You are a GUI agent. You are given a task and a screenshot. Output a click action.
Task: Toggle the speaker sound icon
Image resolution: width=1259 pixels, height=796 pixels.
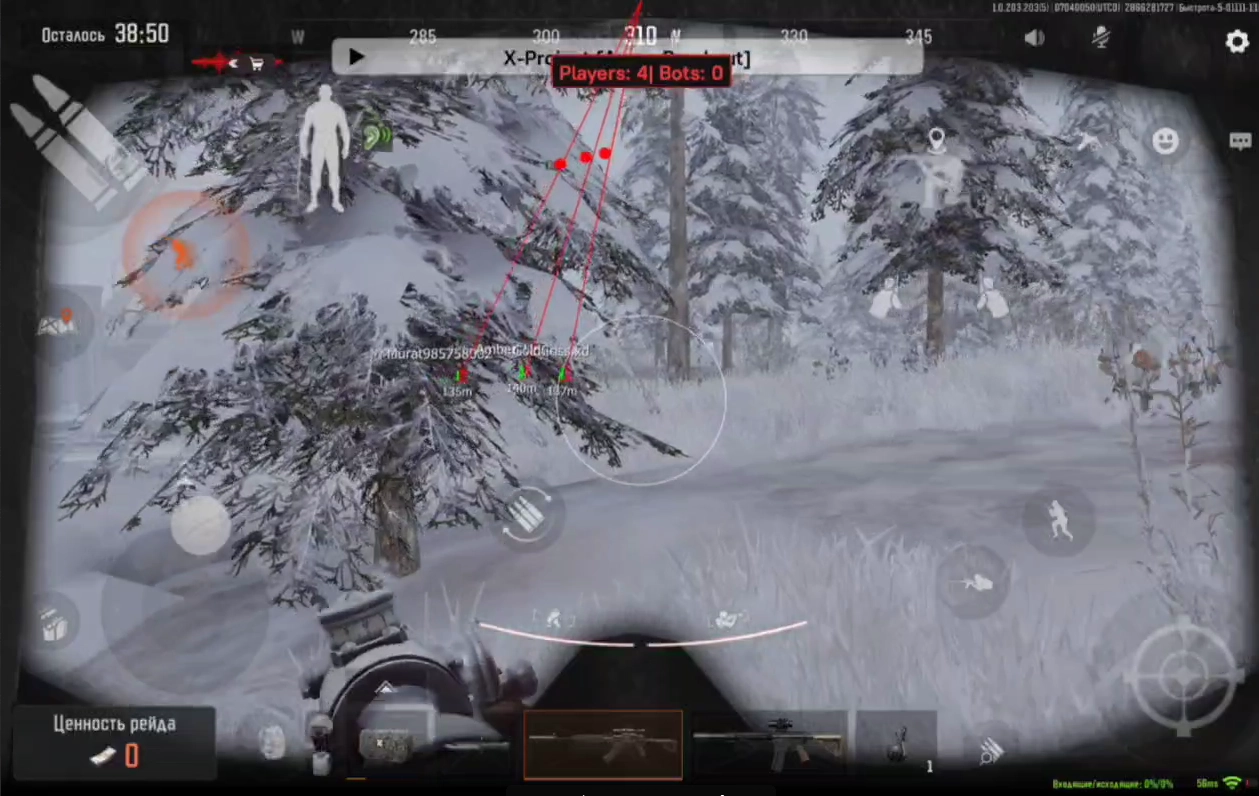point(1034,38)
